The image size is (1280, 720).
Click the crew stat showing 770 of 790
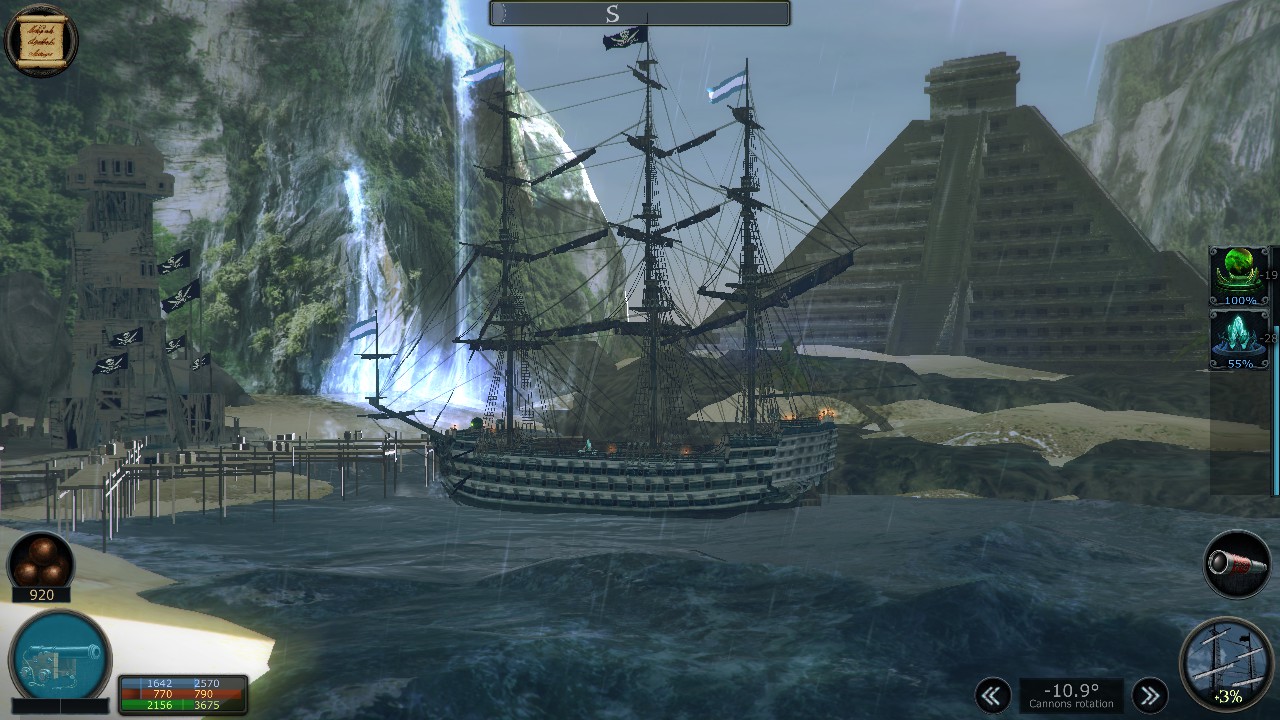tap(180, 692)
